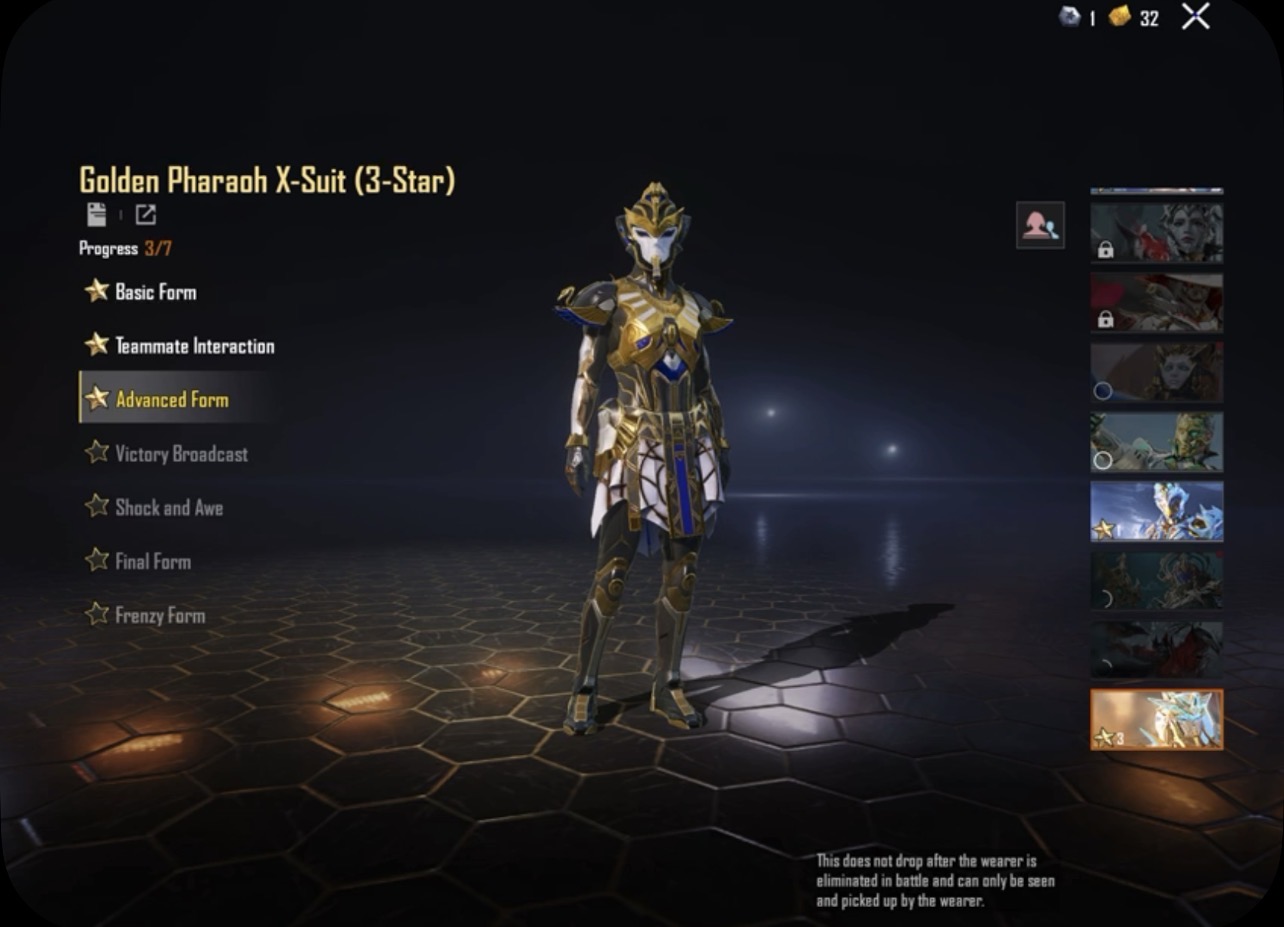Click the silver currency icon showing 1

[1068, 17]
